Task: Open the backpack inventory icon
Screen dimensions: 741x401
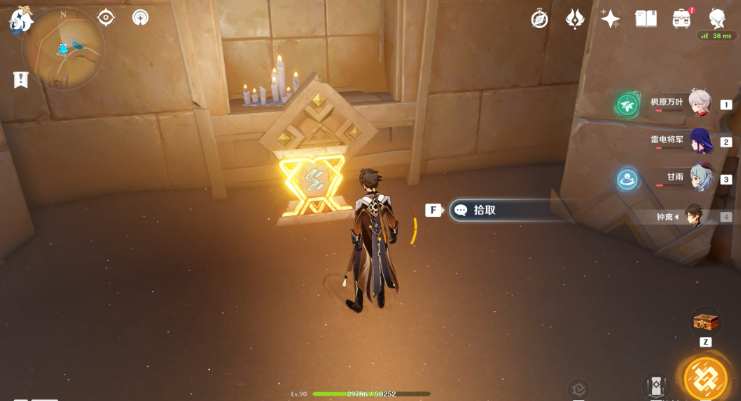Action: [x=683, y=19]
